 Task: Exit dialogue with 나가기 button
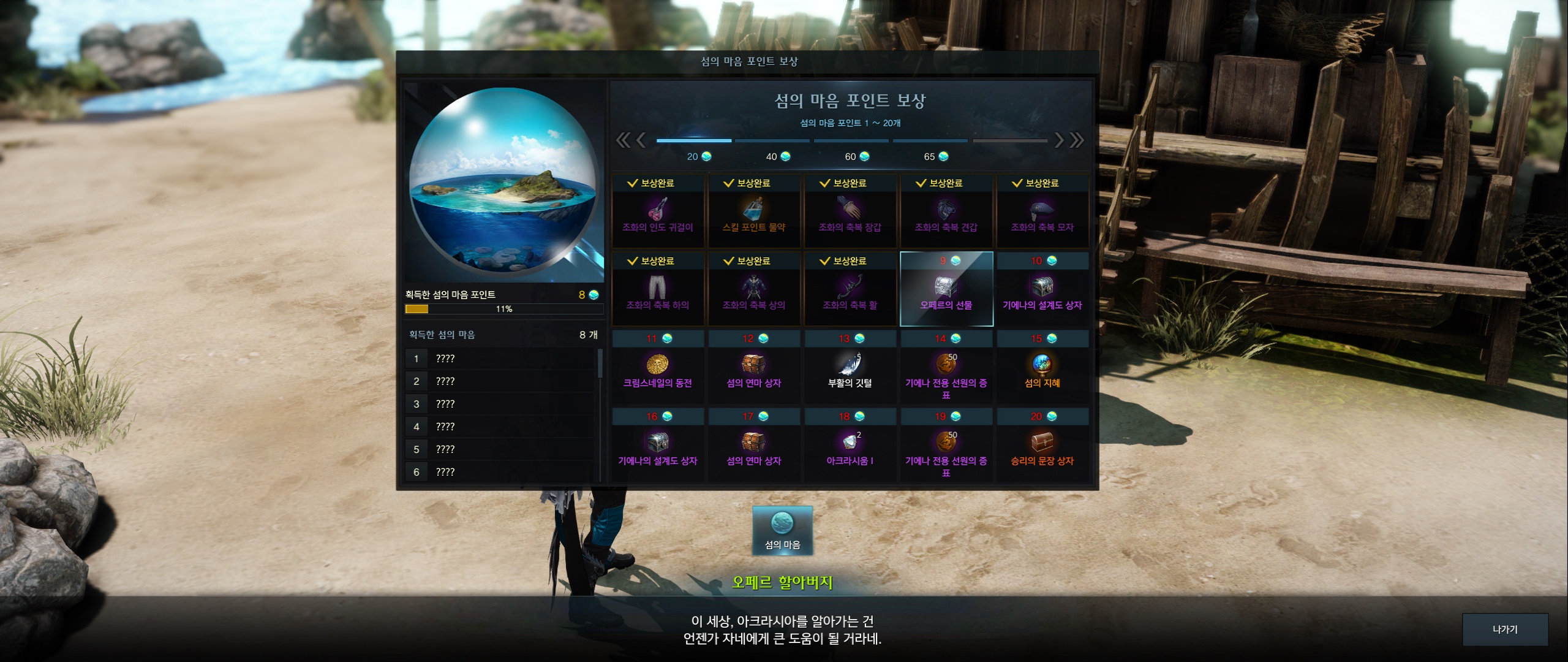tap(1504, 630)
